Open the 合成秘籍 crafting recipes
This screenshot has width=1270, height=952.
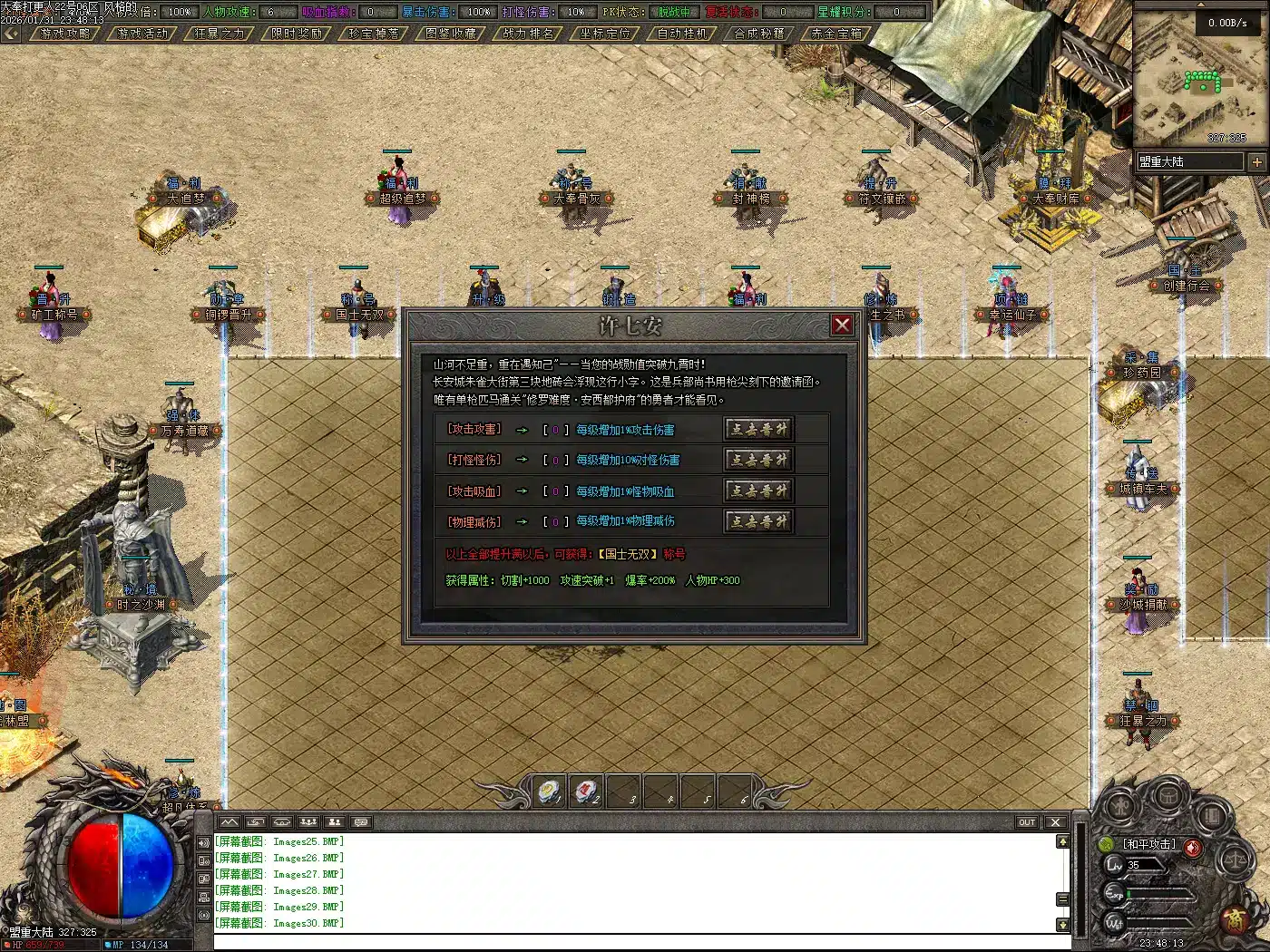759,34
